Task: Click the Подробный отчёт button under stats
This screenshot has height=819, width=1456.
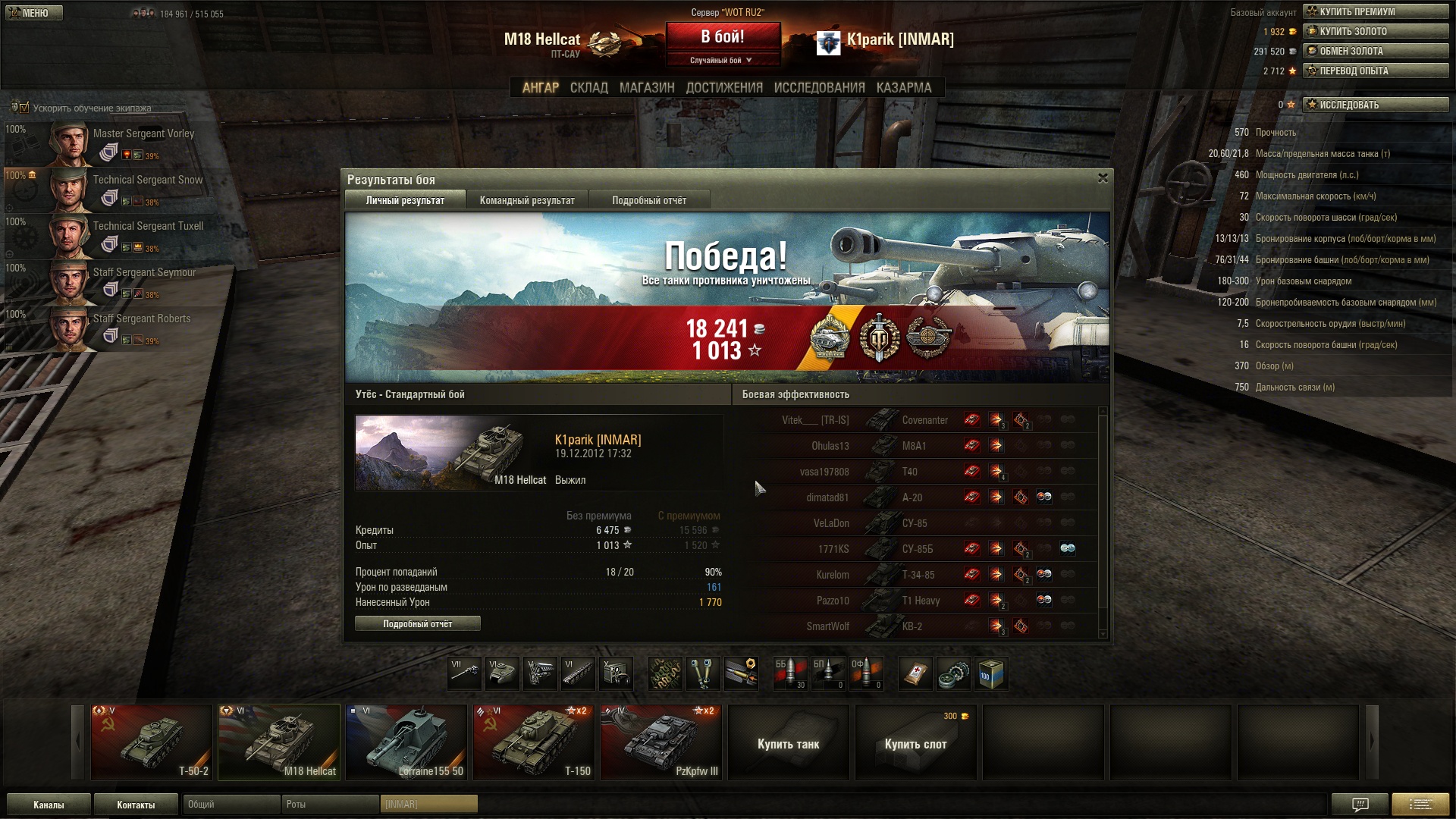Action: click(x=417, y=623)
